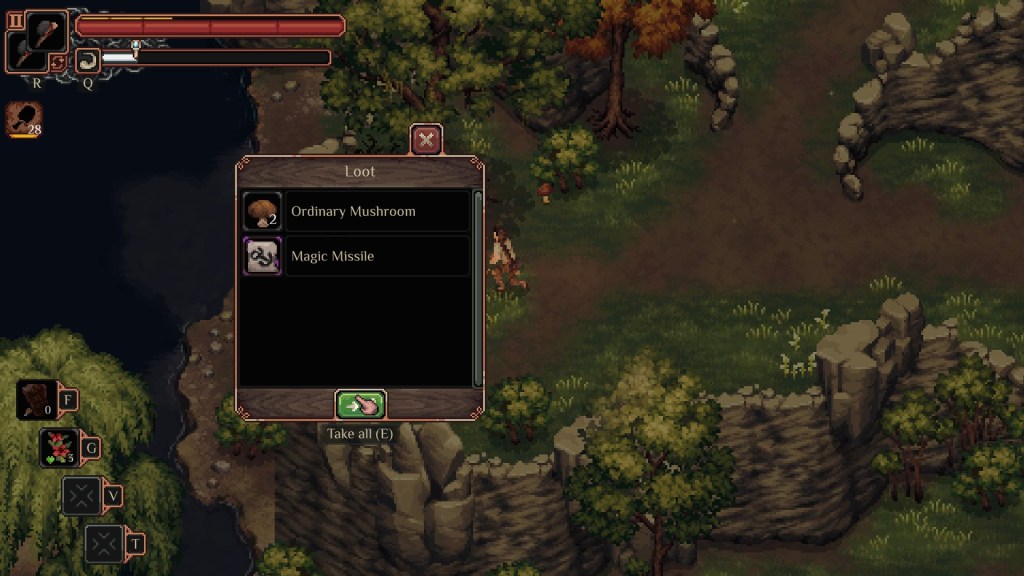Close the Loot window
Image resolution: width=1024 pixels, height=576 pixels.
[426, 140]
